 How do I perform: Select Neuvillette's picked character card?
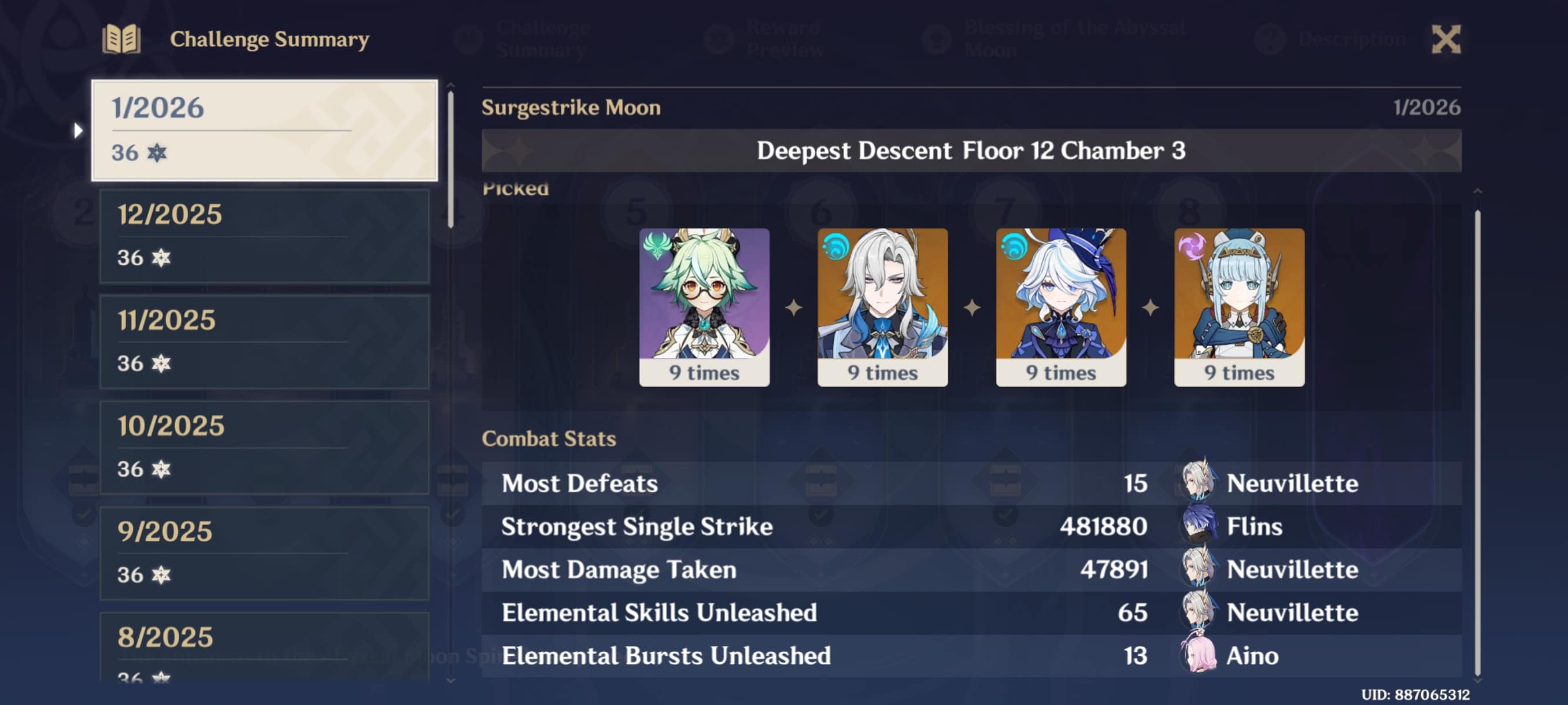(x=882, y=307)
